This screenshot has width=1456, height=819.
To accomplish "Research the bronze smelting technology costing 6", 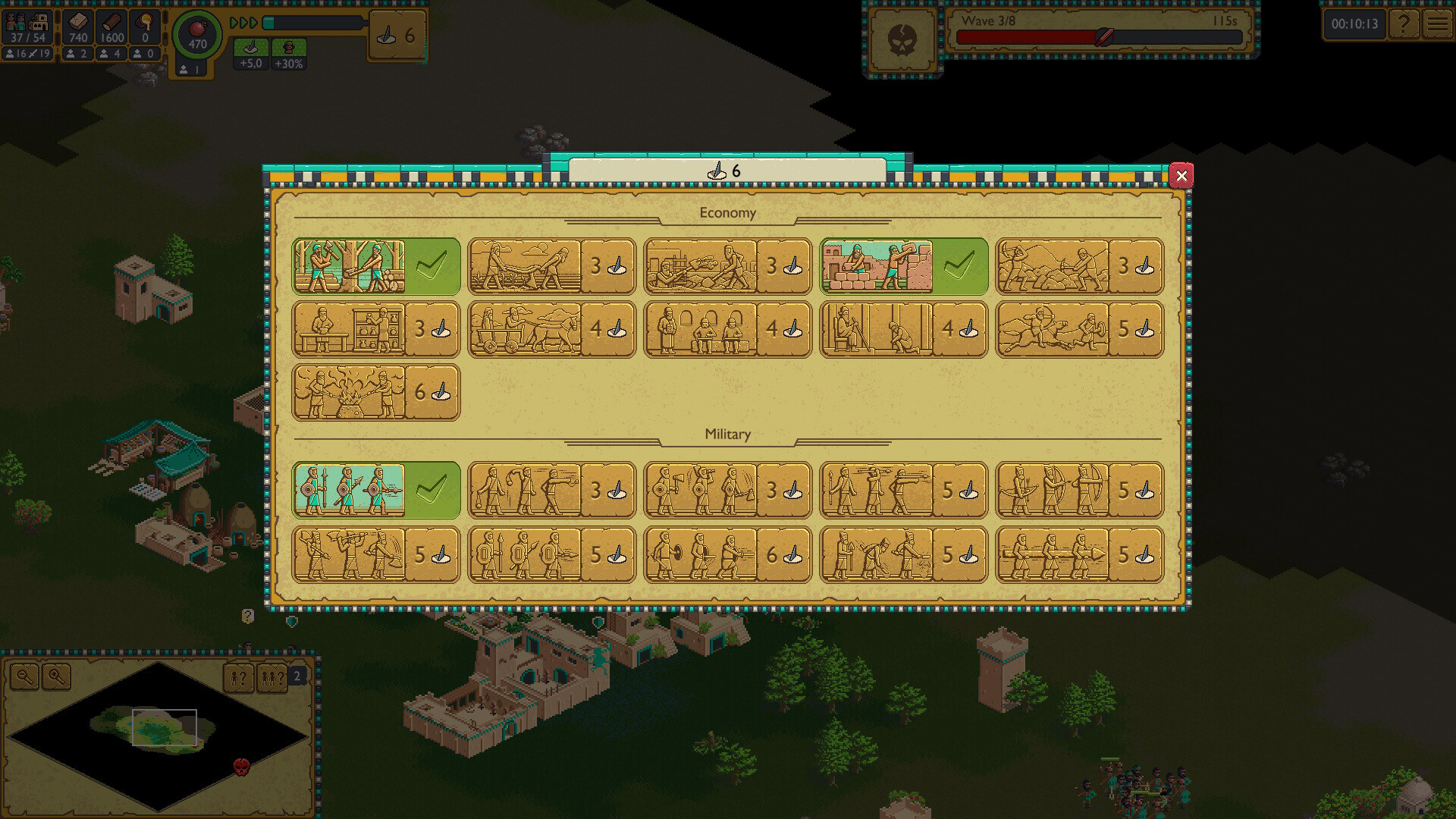I will click(377, 391).
